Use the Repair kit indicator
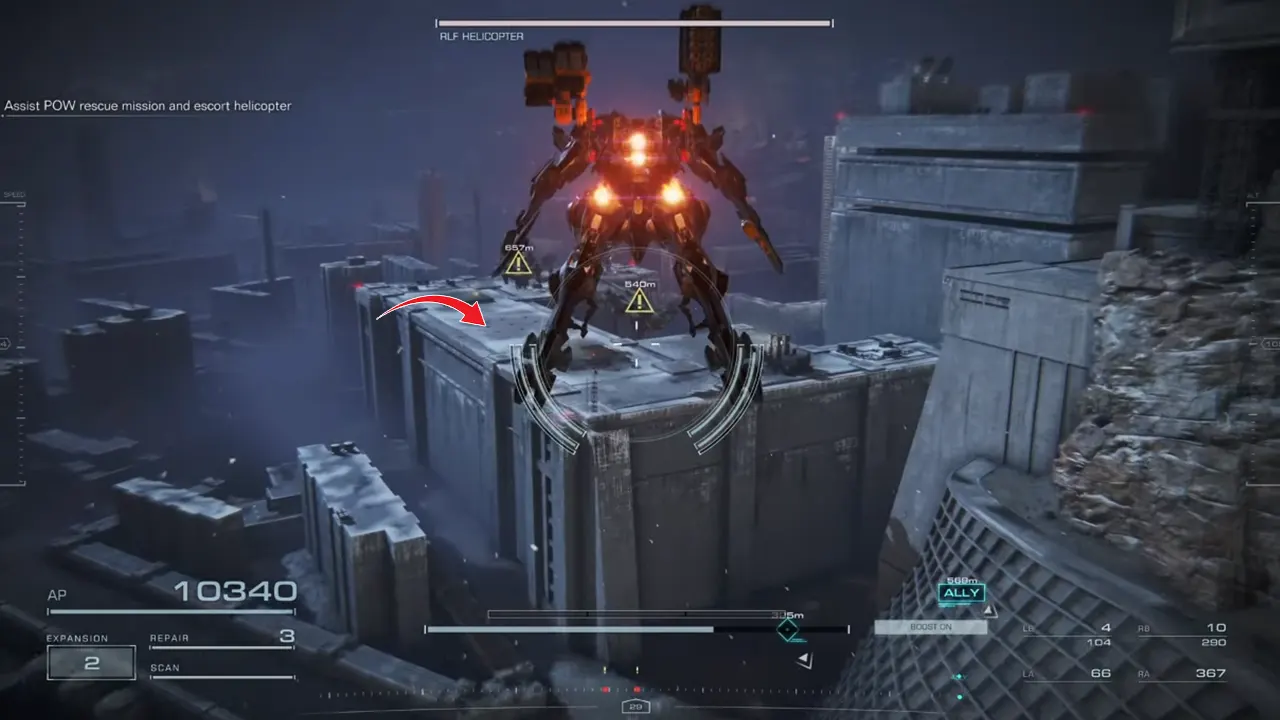Viewport: 1280px width, 720px height. point(222,638)
